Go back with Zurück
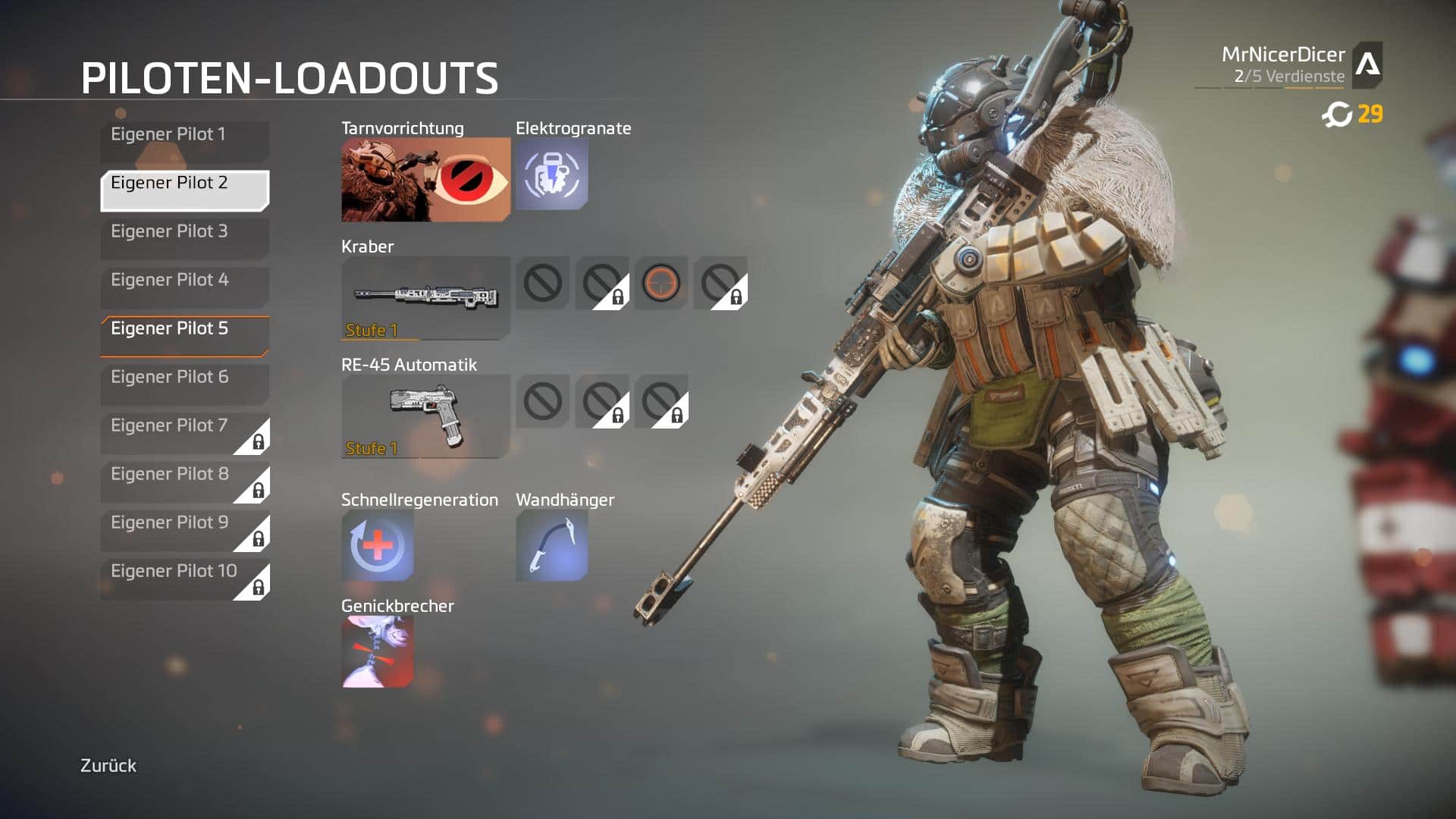Screen dimensions: 1456x819 [x=108, y=765]
